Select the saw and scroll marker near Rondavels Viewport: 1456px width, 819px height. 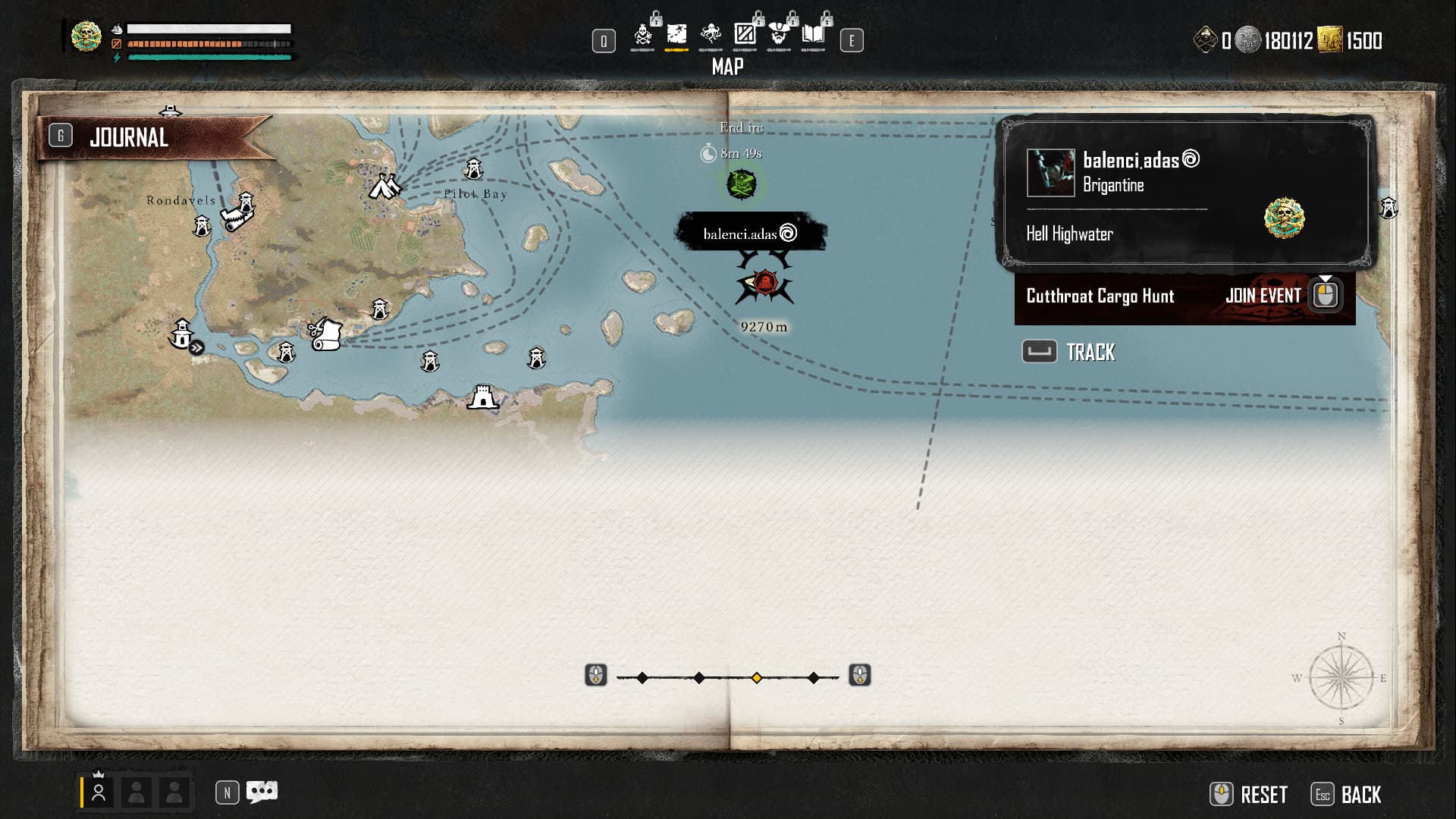tap(237, 218)
